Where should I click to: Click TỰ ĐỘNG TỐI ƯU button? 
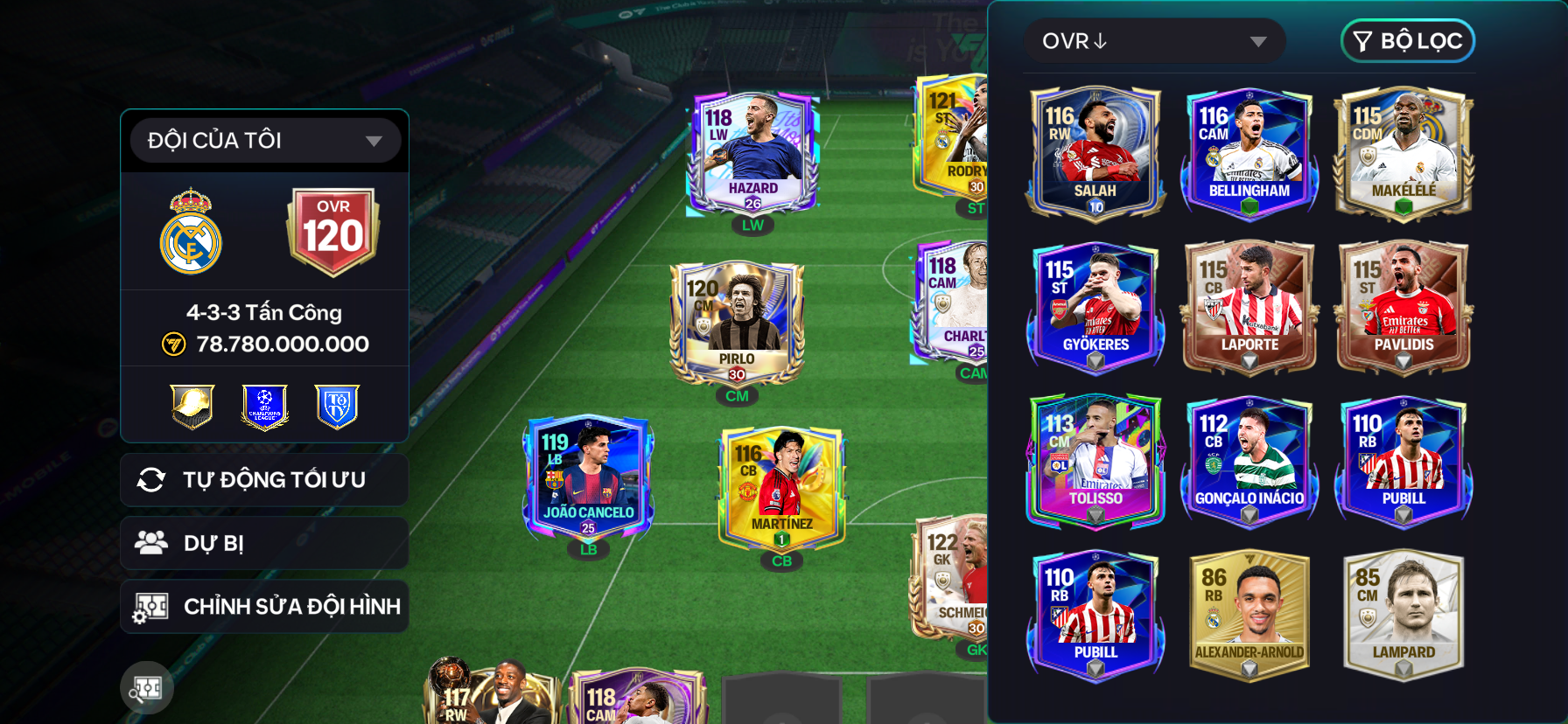(x=264, y=480)
